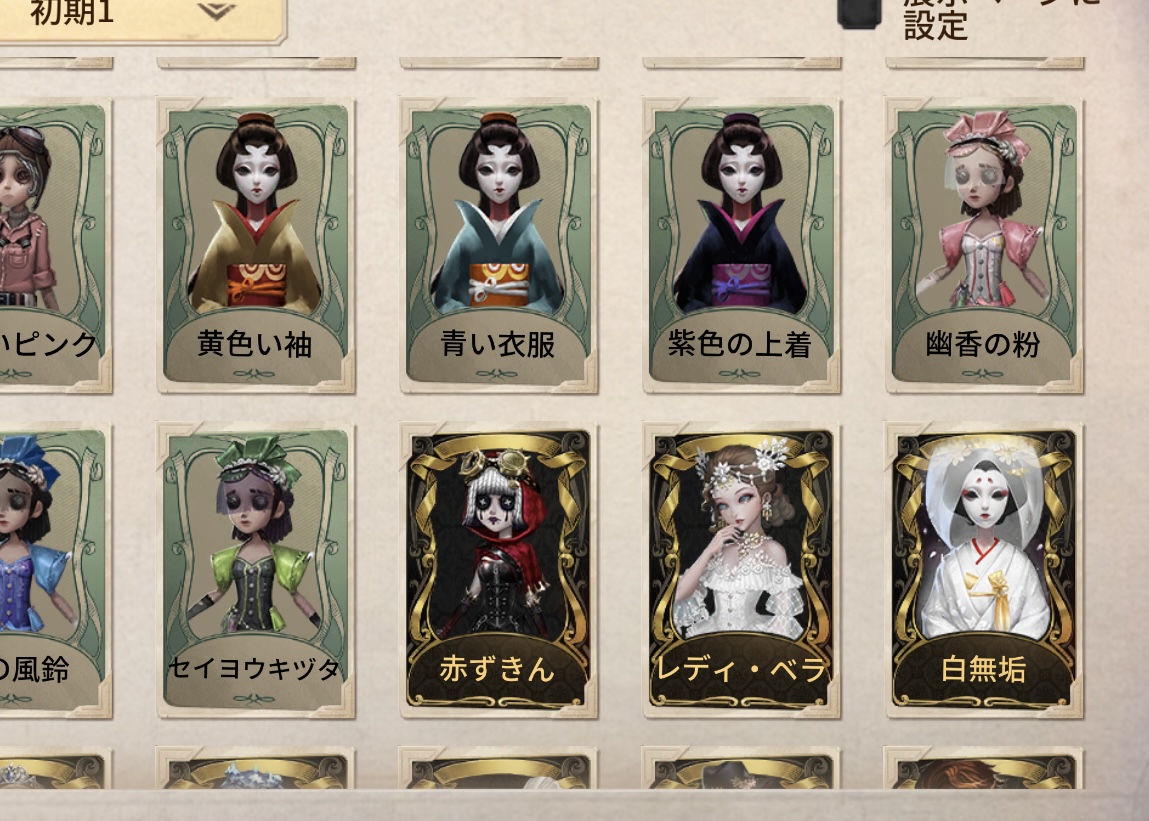Choose the セイヨウキヅタ green costume card
The height and width of the screenshot is (821, 1149).
pyautogui.click(x=255, y=569)
